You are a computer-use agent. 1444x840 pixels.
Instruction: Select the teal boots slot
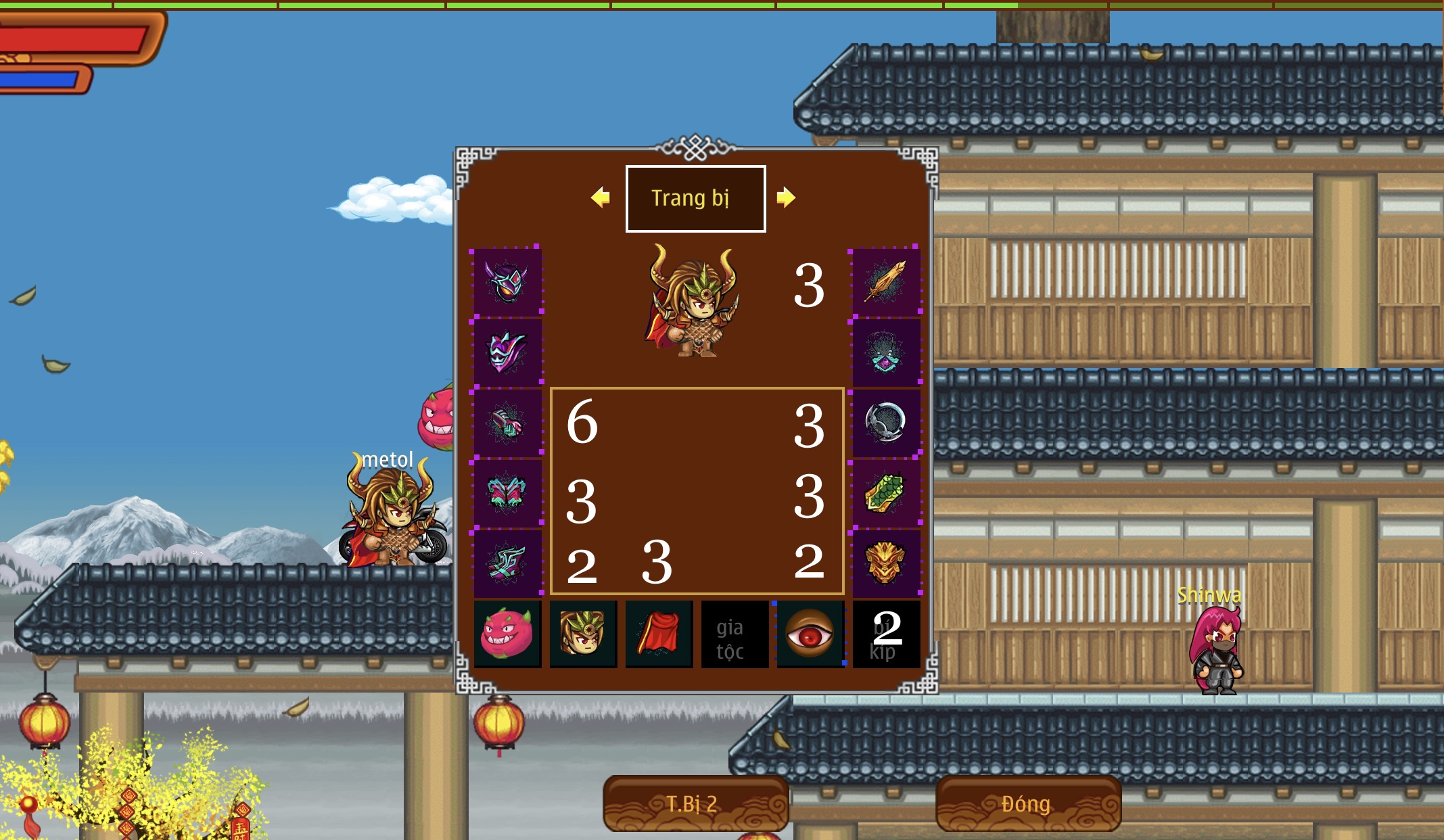pyautogui.click(x=507, y=563)
